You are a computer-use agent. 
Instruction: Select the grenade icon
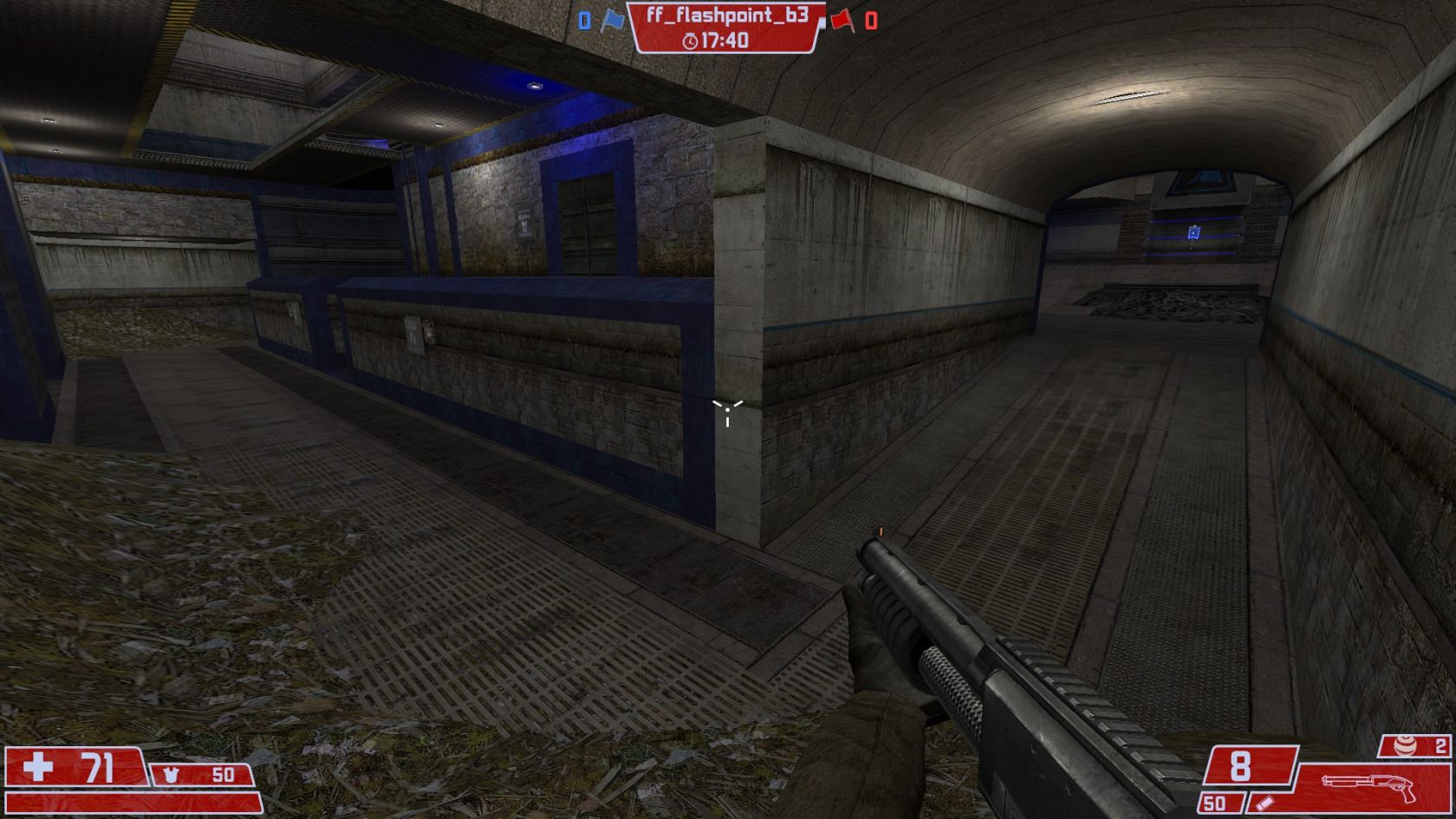click(x=1403, y=745)
